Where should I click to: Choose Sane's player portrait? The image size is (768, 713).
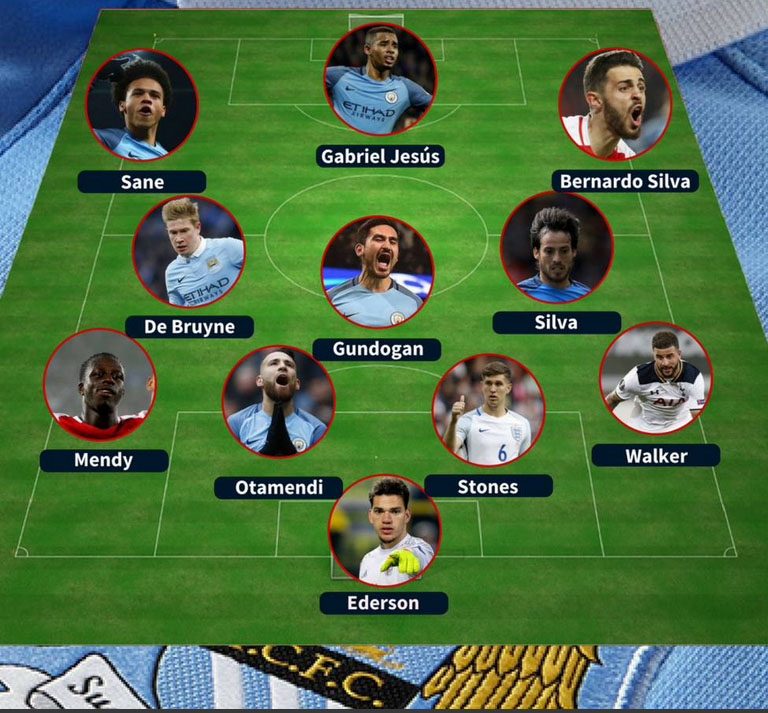point(142,105)
